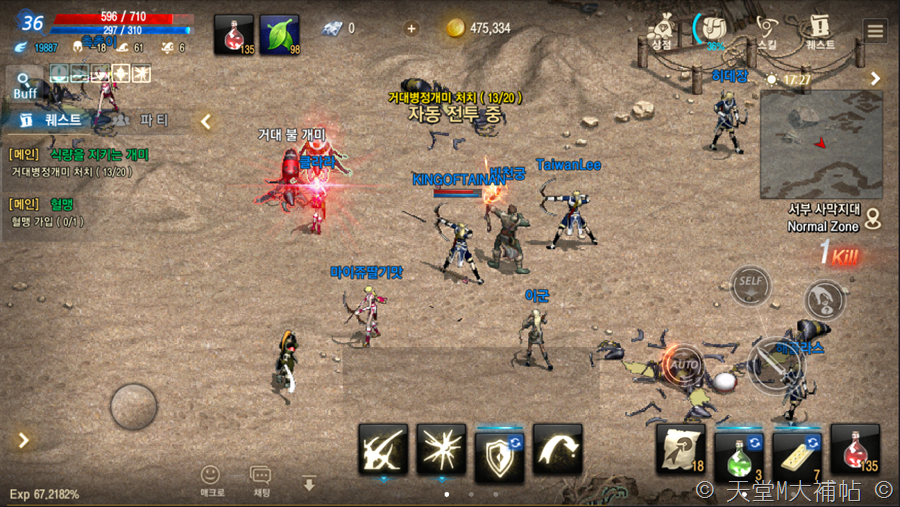
Task: Open the chat (채팅) speech bubble button
Action: [261, 480]
